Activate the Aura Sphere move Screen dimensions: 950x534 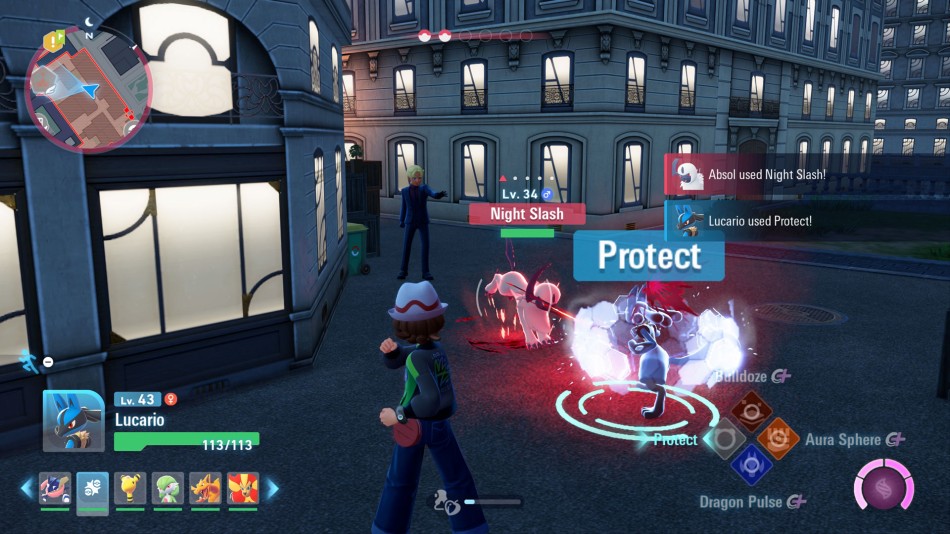click(x=777, y=438)
